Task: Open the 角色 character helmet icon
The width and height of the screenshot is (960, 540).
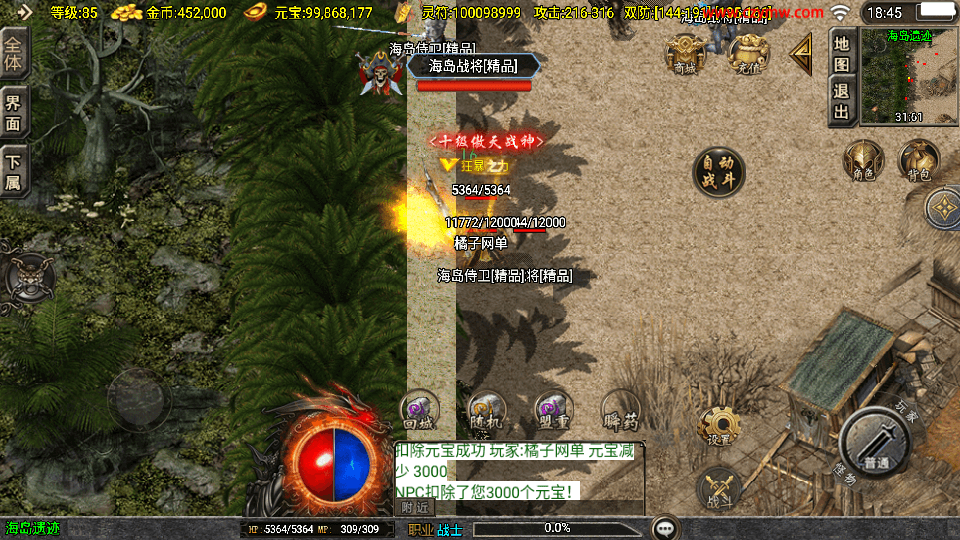Action: tap(862, 161)
